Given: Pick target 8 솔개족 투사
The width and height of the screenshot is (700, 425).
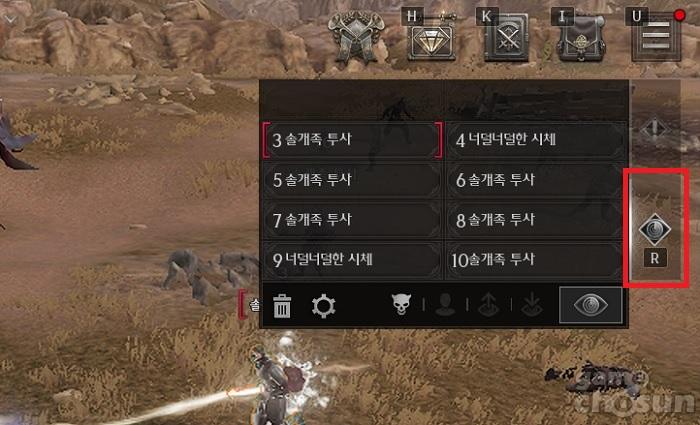Looking at the screenshot, I should point(535,219).
